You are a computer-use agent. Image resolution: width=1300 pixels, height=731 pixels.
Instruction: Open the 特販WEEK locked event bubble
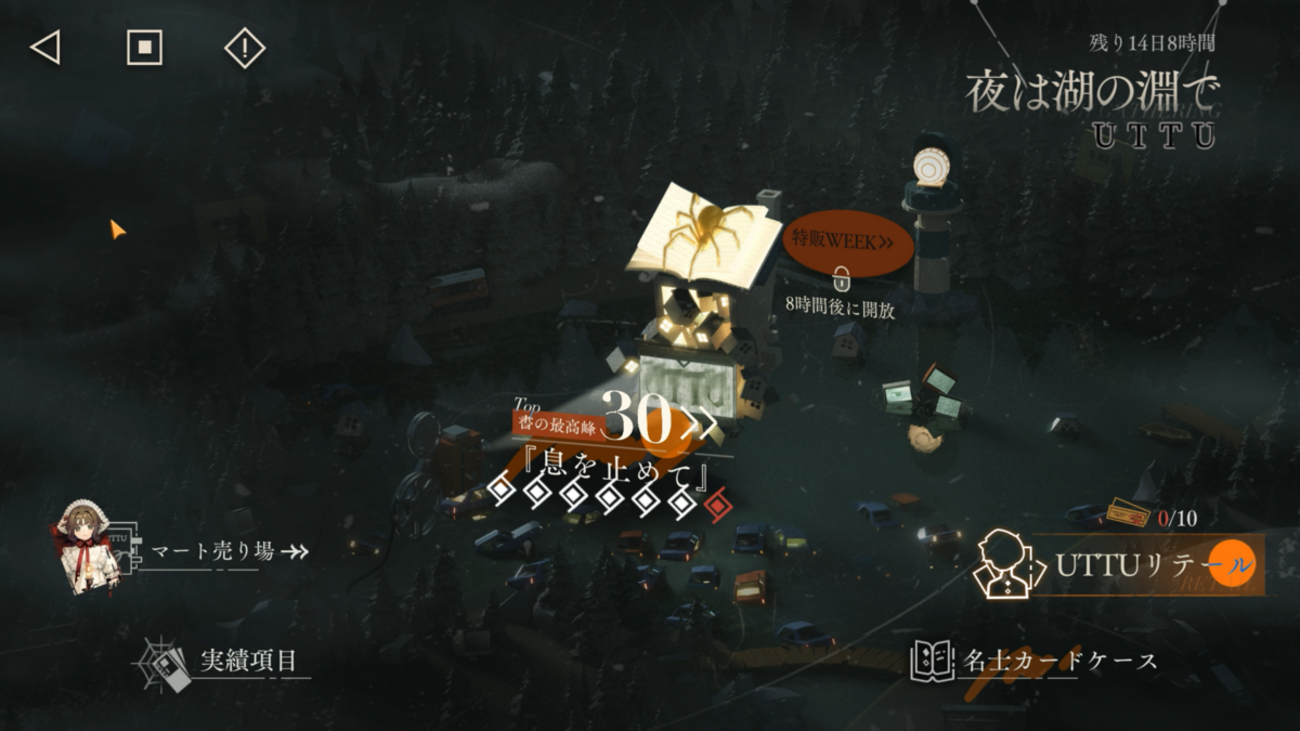[846, 242]
